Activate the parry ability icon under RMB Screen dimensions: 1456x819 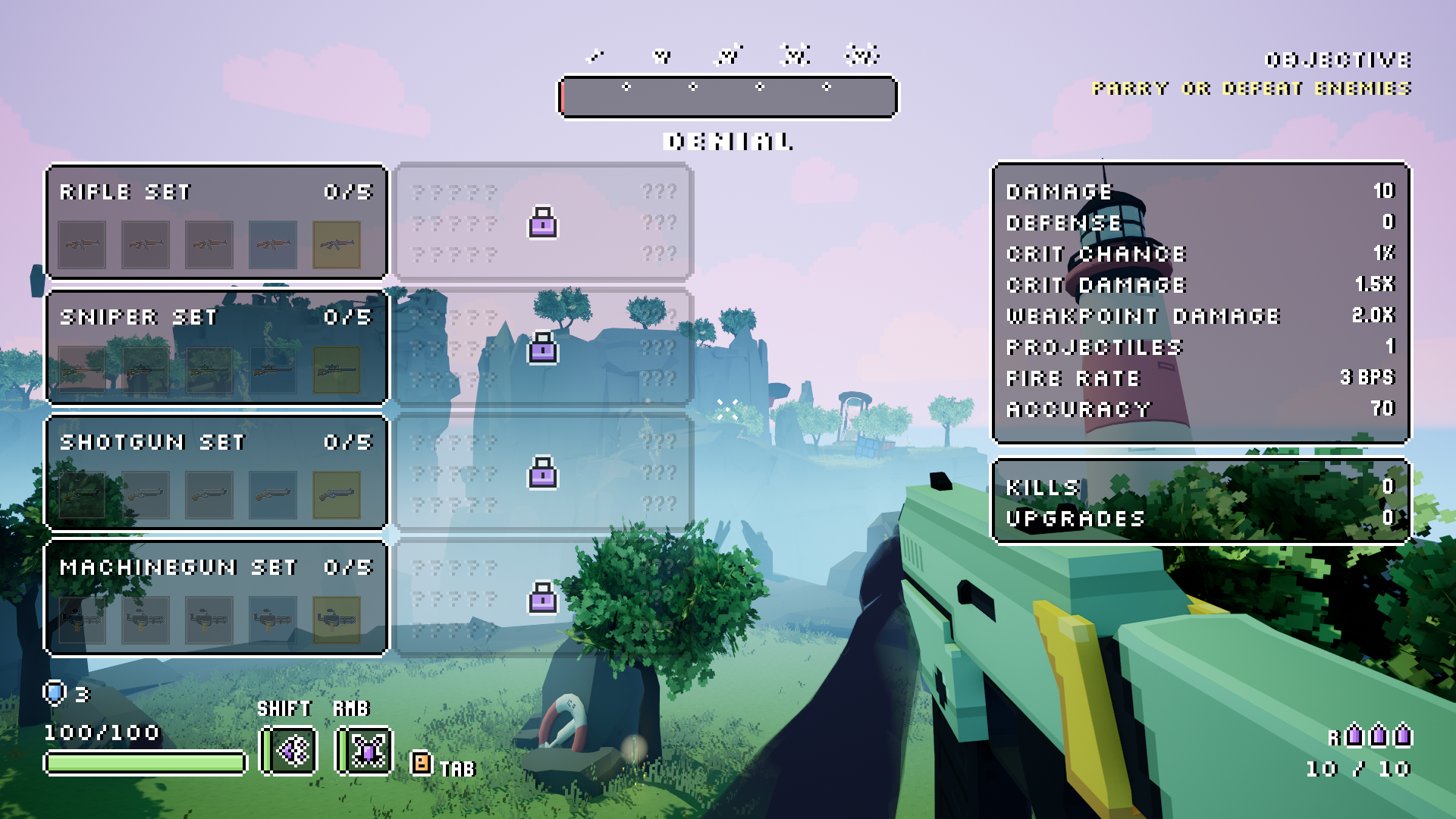365,751
